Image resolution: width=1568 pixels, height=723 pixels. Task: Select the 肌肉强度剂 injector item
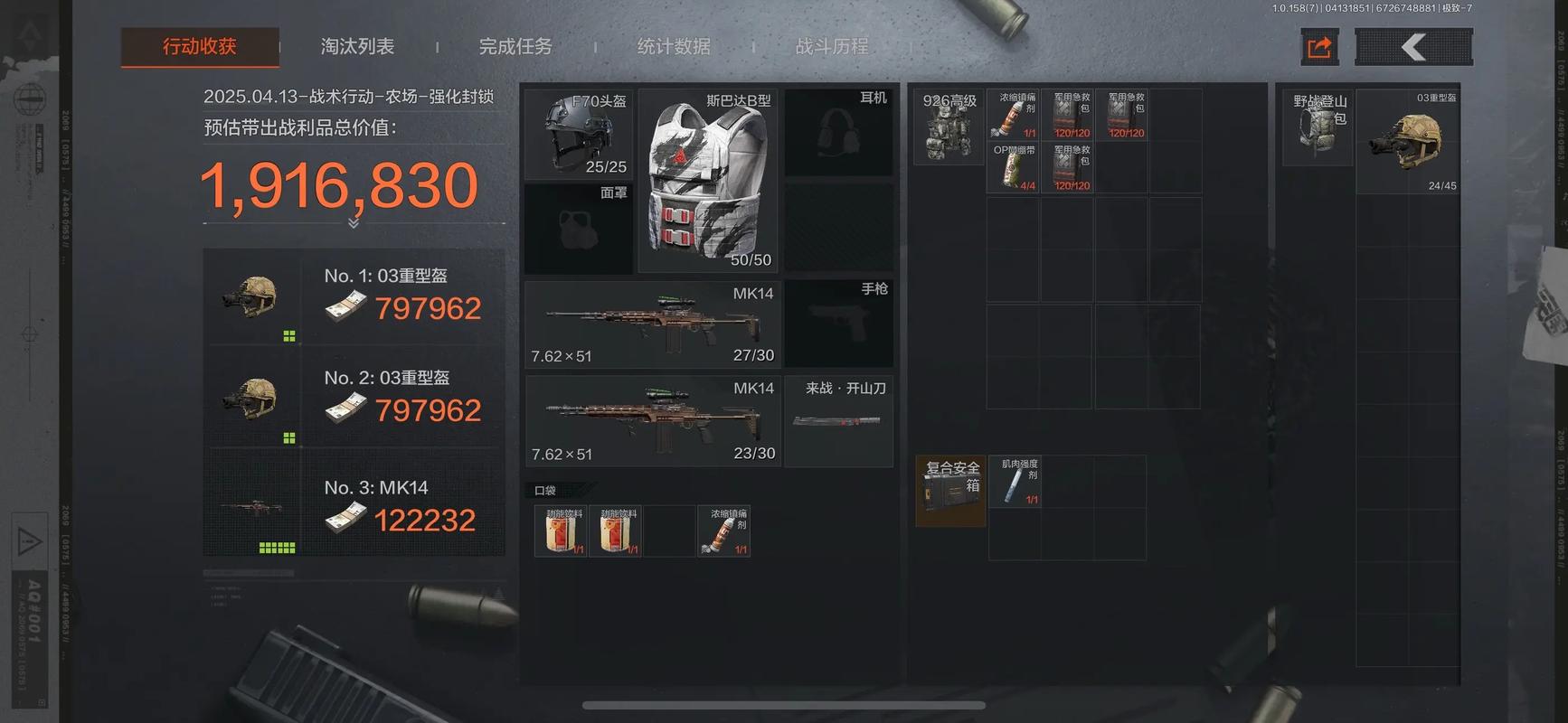(x=1015, y=482)
